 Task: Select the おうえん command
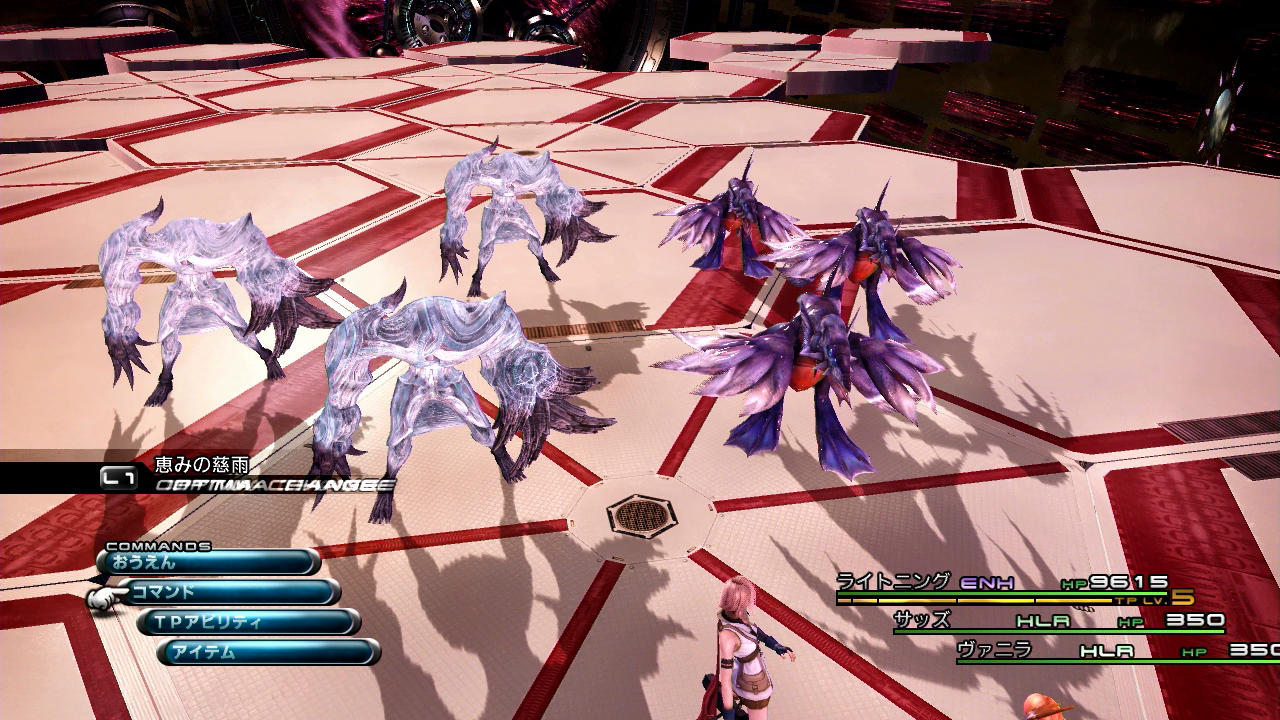(210, 562)
